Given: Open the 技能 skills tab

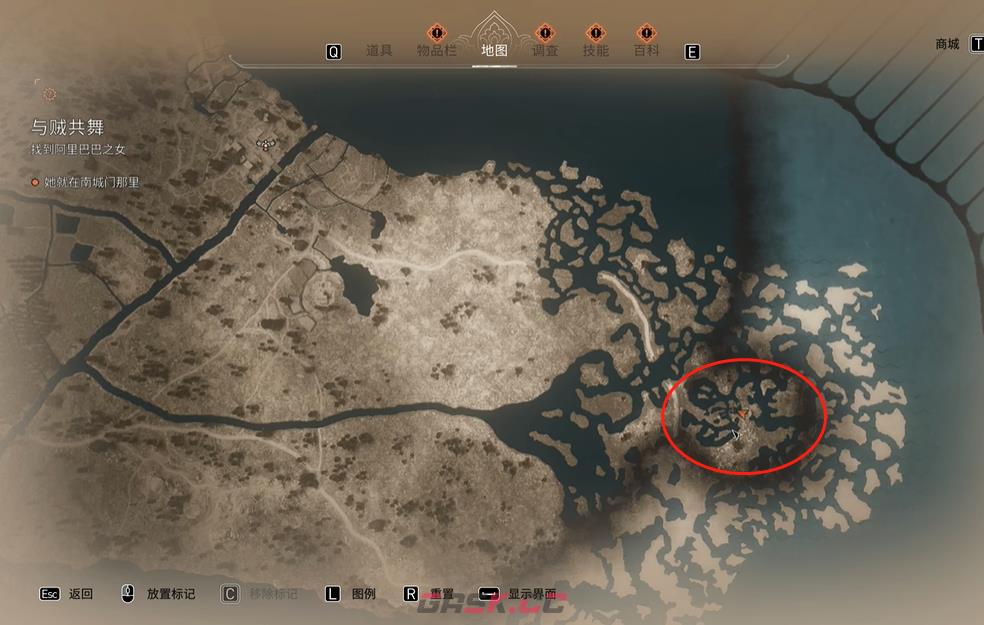Looking at the screenshot, I should click(x=595, y=51).
